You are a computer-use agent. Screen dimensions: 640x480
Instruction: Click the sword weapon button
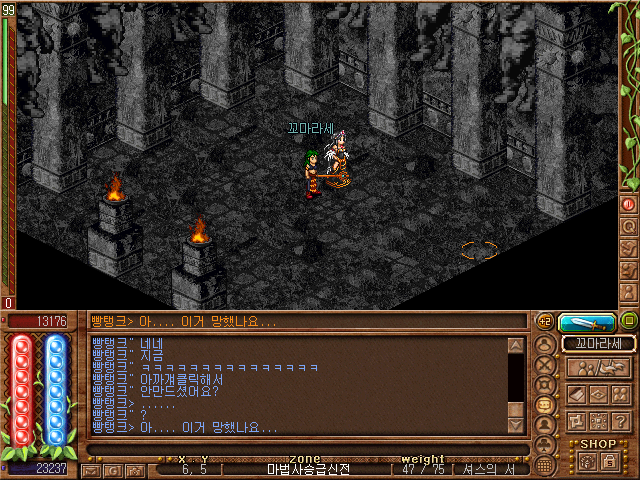587,322
